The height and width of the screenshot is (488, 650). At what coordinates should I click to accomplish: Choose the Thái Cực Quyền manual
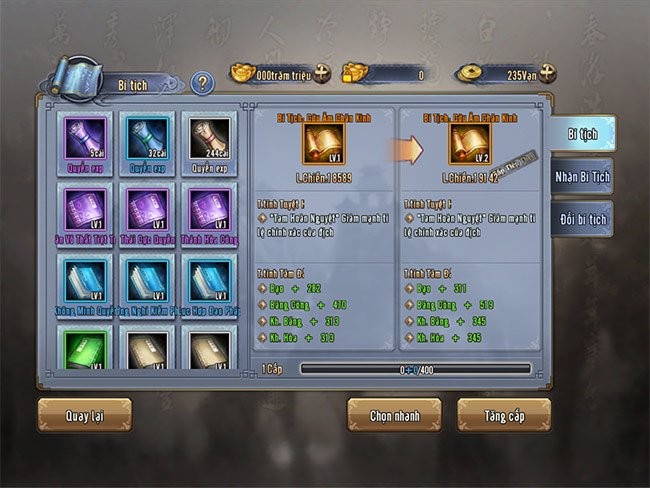point(146,209)
